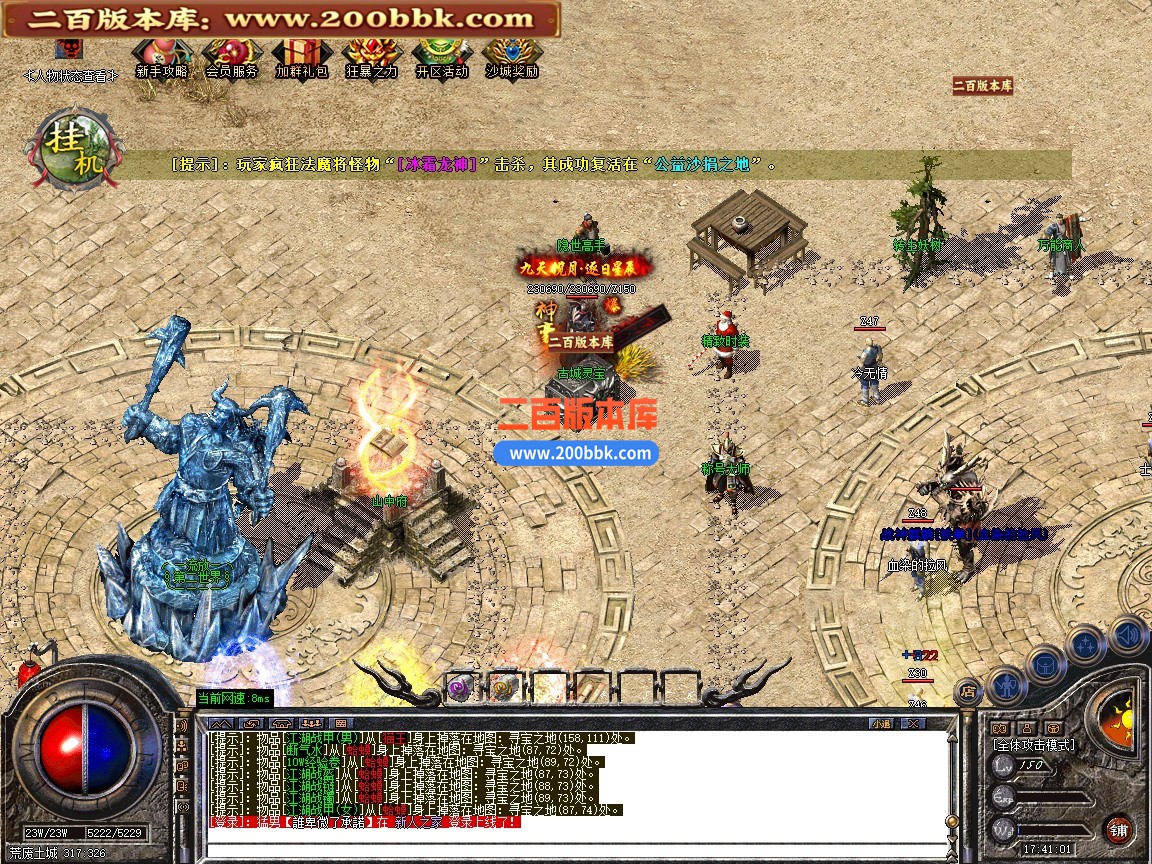1152x864 pixels.
Task: Open the 店 shop round button
Action: point(968,689)
